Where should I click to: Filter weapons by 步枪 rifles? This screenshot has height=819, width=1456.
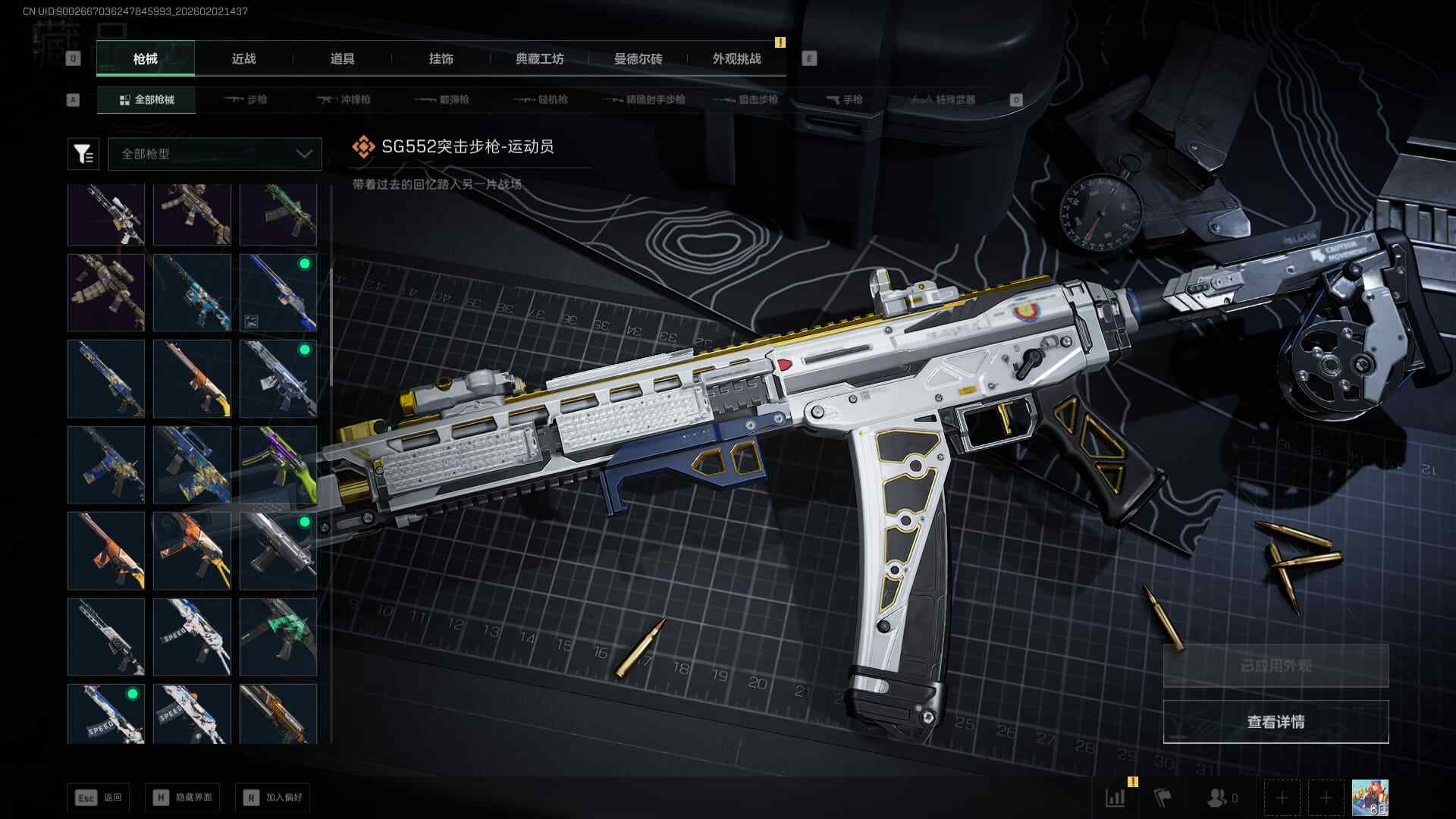pos(246,100)
